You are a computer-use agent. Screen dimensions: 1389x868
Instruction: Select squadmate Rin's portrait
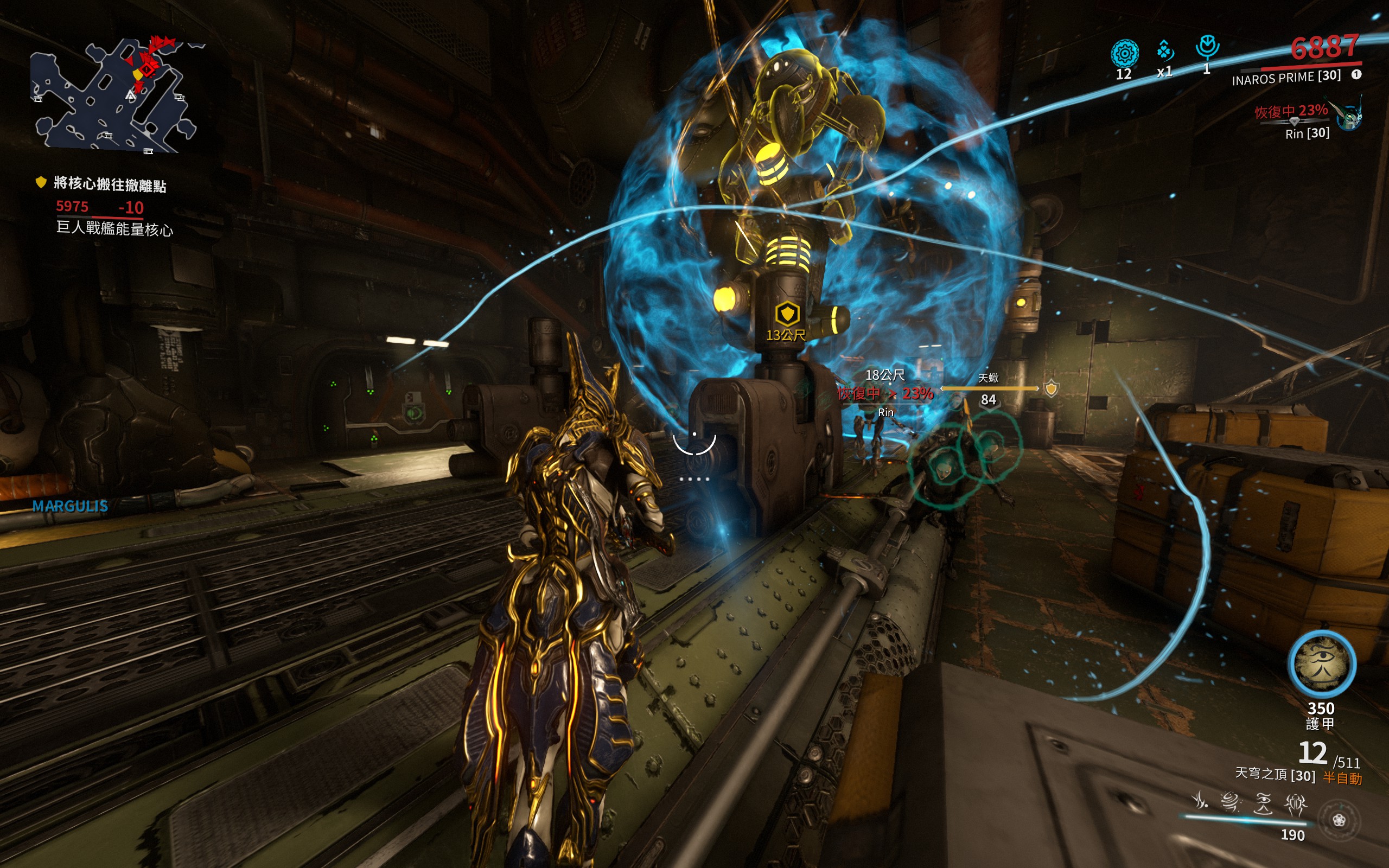(x=1349, y=117)
